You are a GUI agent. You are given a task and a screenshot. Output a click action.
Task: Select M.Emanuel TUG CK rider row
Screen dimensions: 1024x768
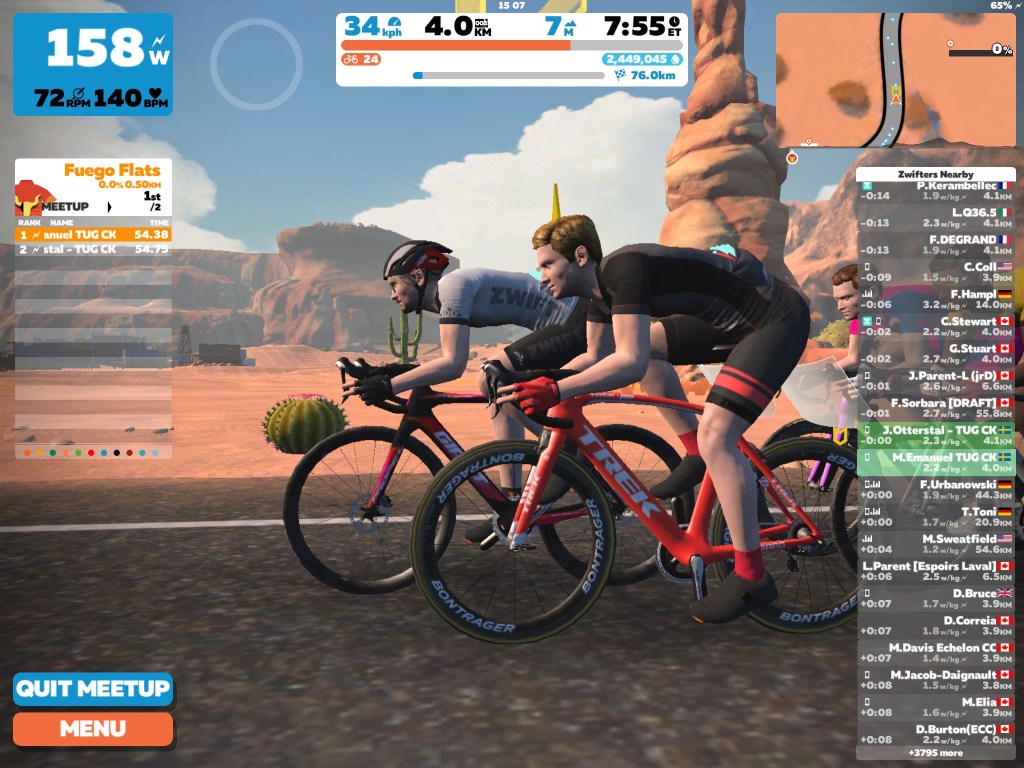coord(936,462)
